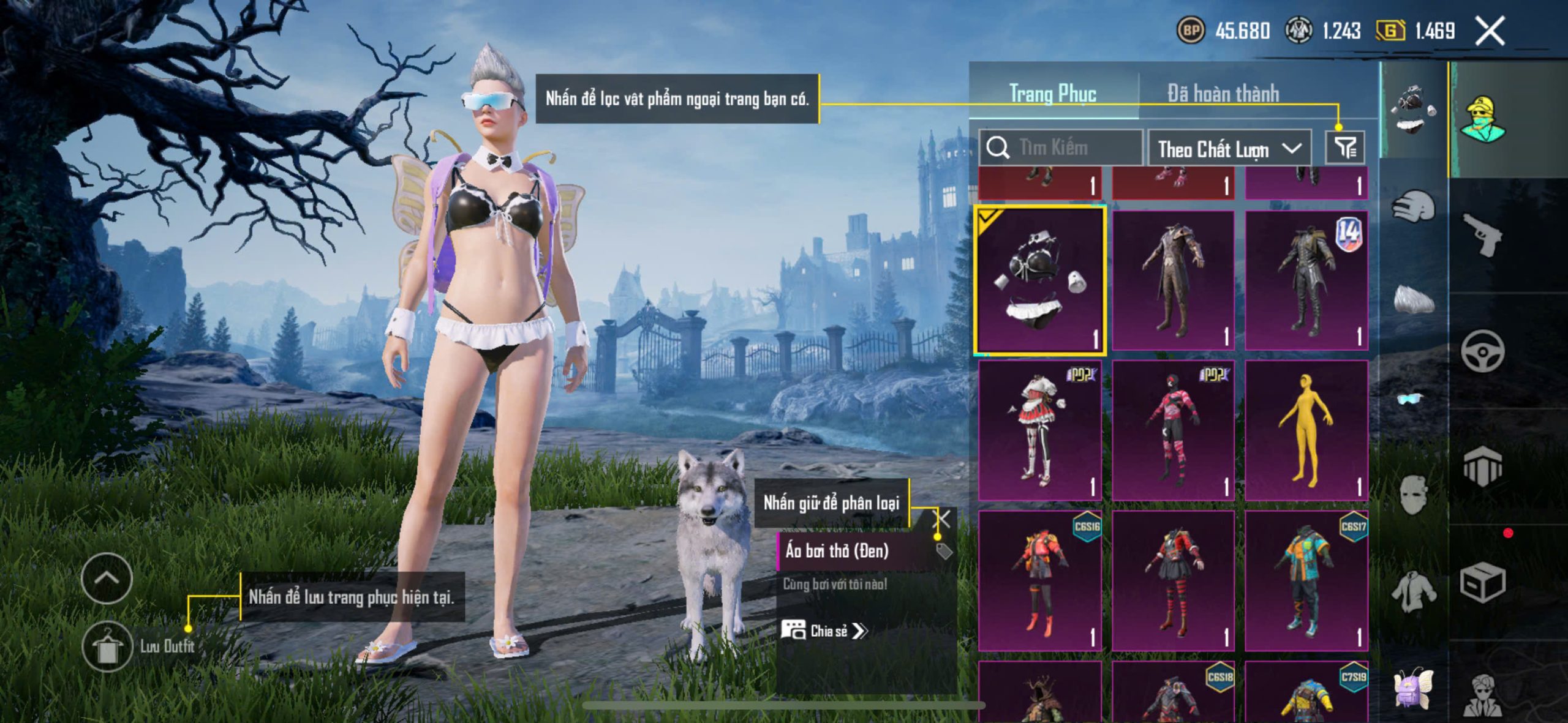Open the Theo Chất Lượng sort dropdown
The image size is (1568, 723).
(1229, 149)
